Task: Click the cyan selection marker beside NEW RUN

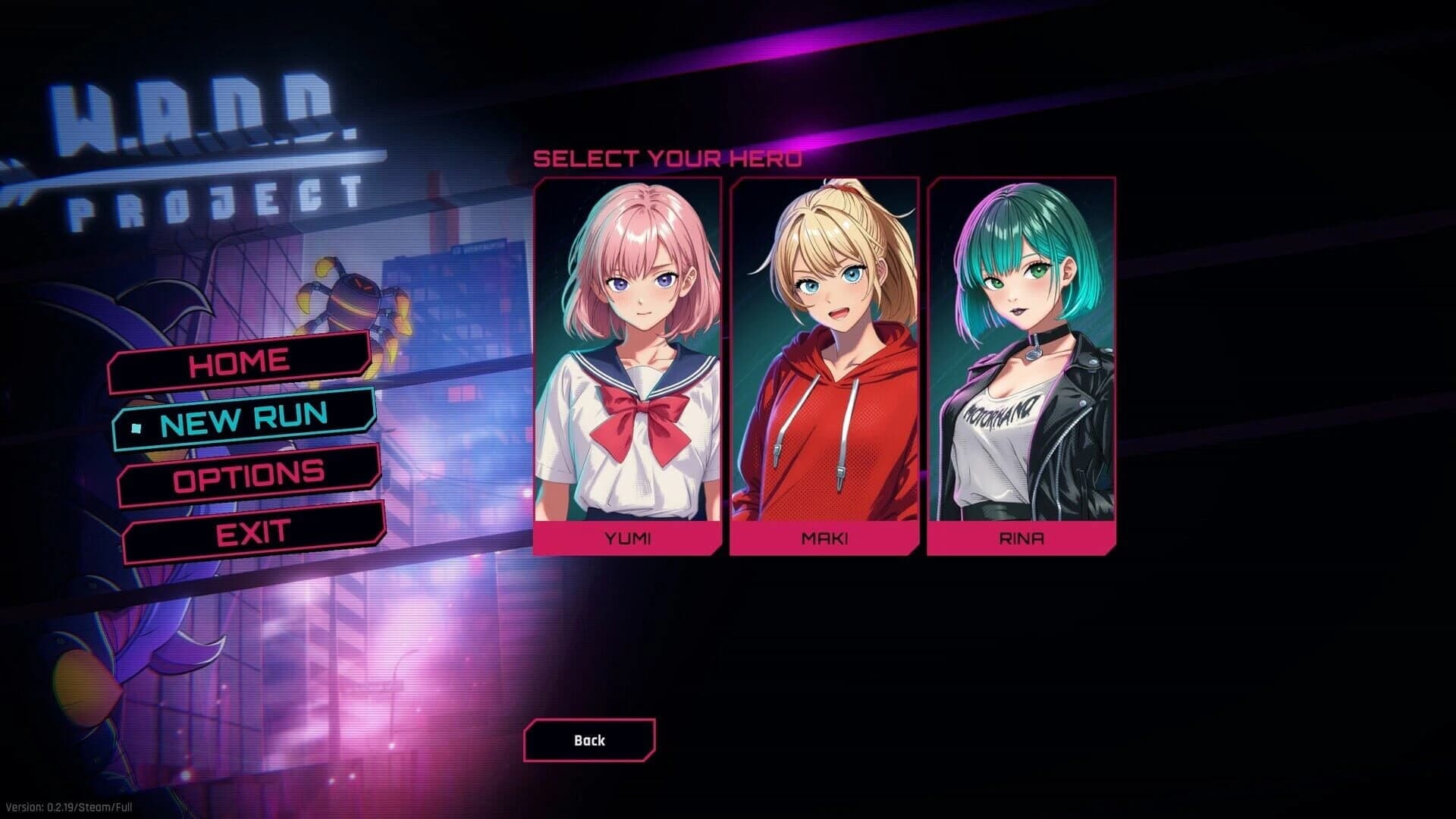Action: tap(136, 427)
